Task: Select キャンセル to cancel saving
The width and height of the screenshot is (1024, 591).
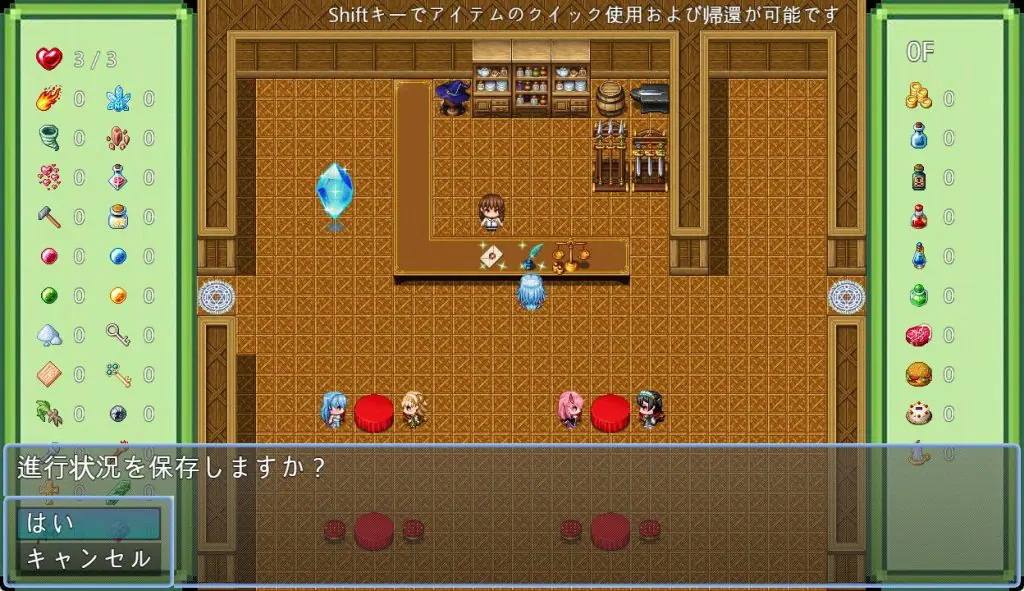Action: tap(88, 558)
